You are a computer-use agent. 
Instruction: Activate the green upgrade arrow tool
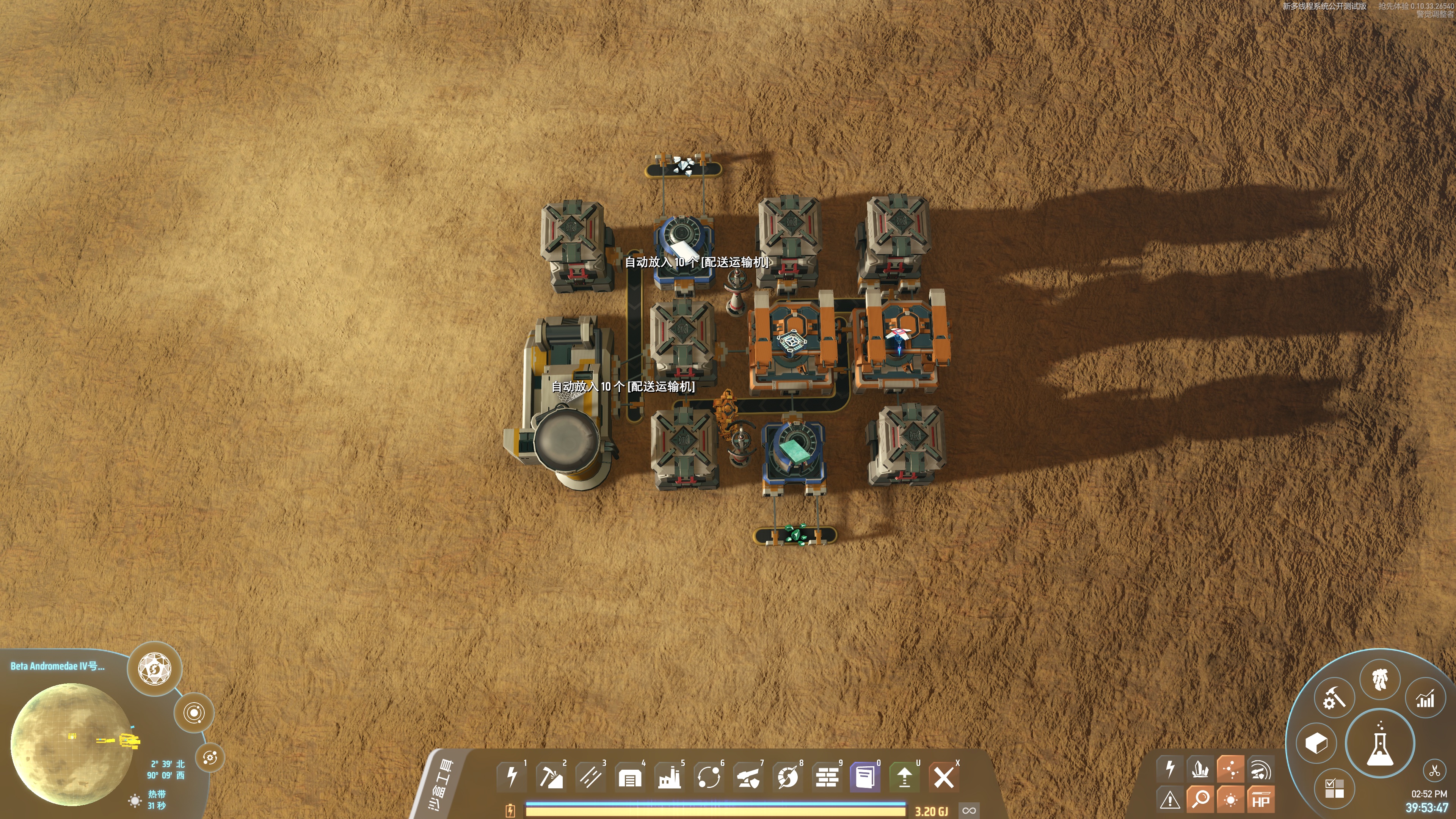tap(904, 778)
